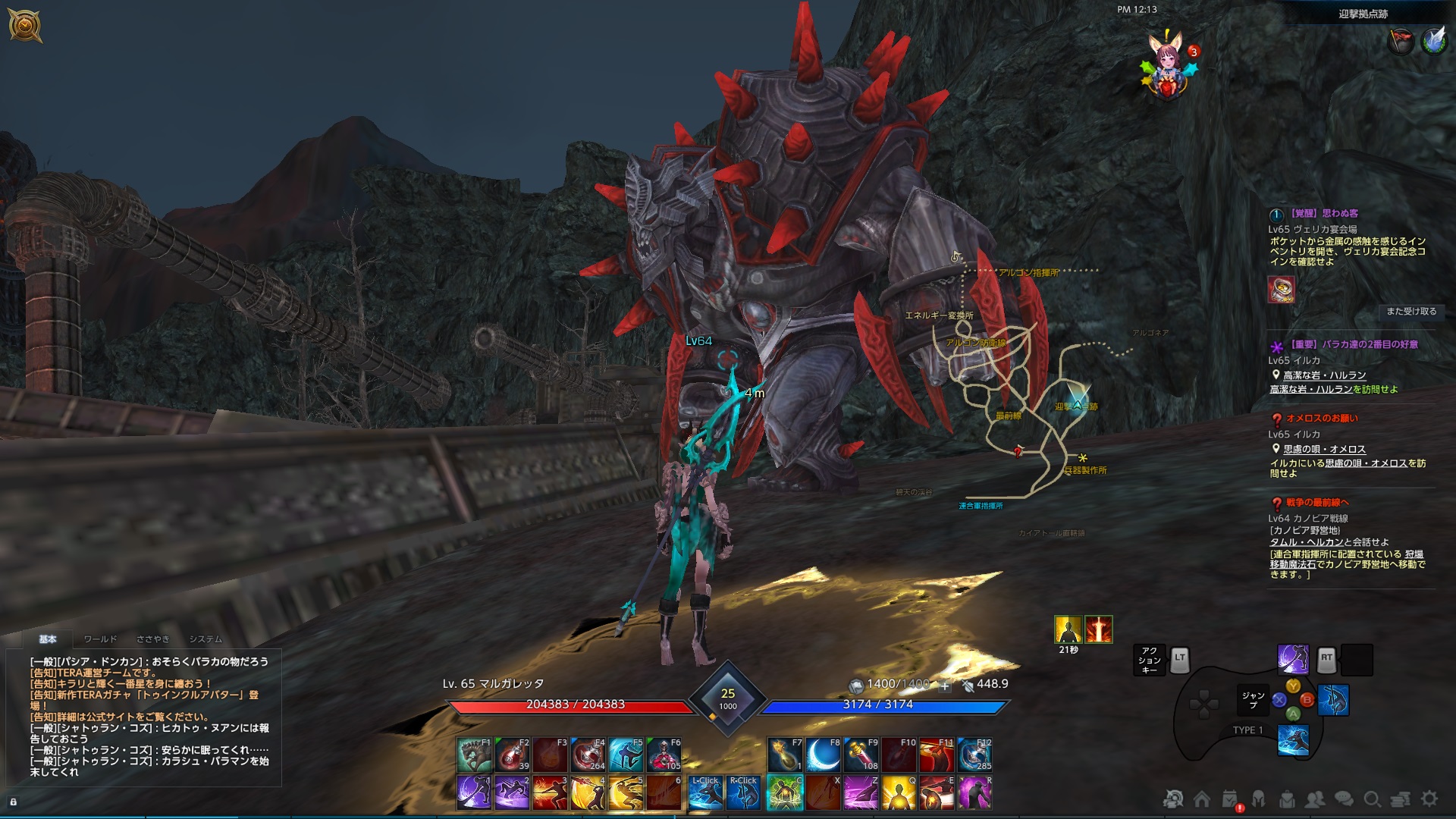The width and height of the screenshot is (1456, 819).
Task: Open the calendar icon with red alert badge
Action: (1228, 799)
